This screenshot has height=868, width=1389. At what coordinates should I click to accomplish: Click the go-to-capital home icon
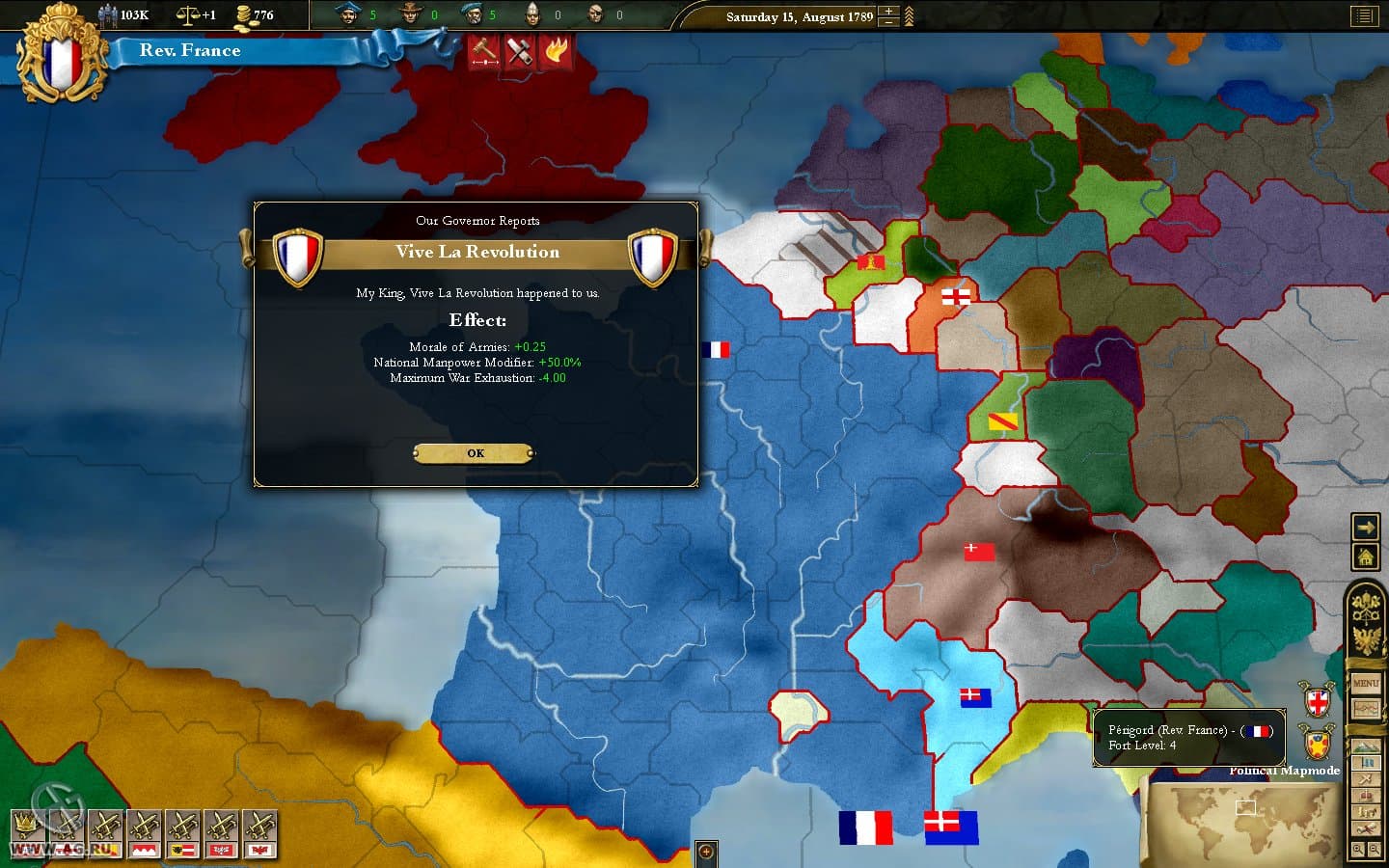(x=1365, y=557)
